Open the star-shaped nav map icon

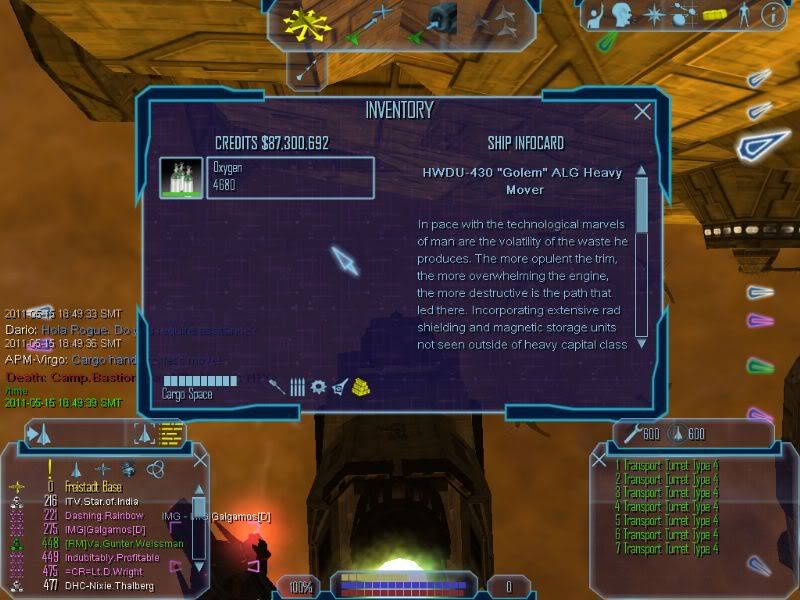pyautogui.click(x=653, y=15)
